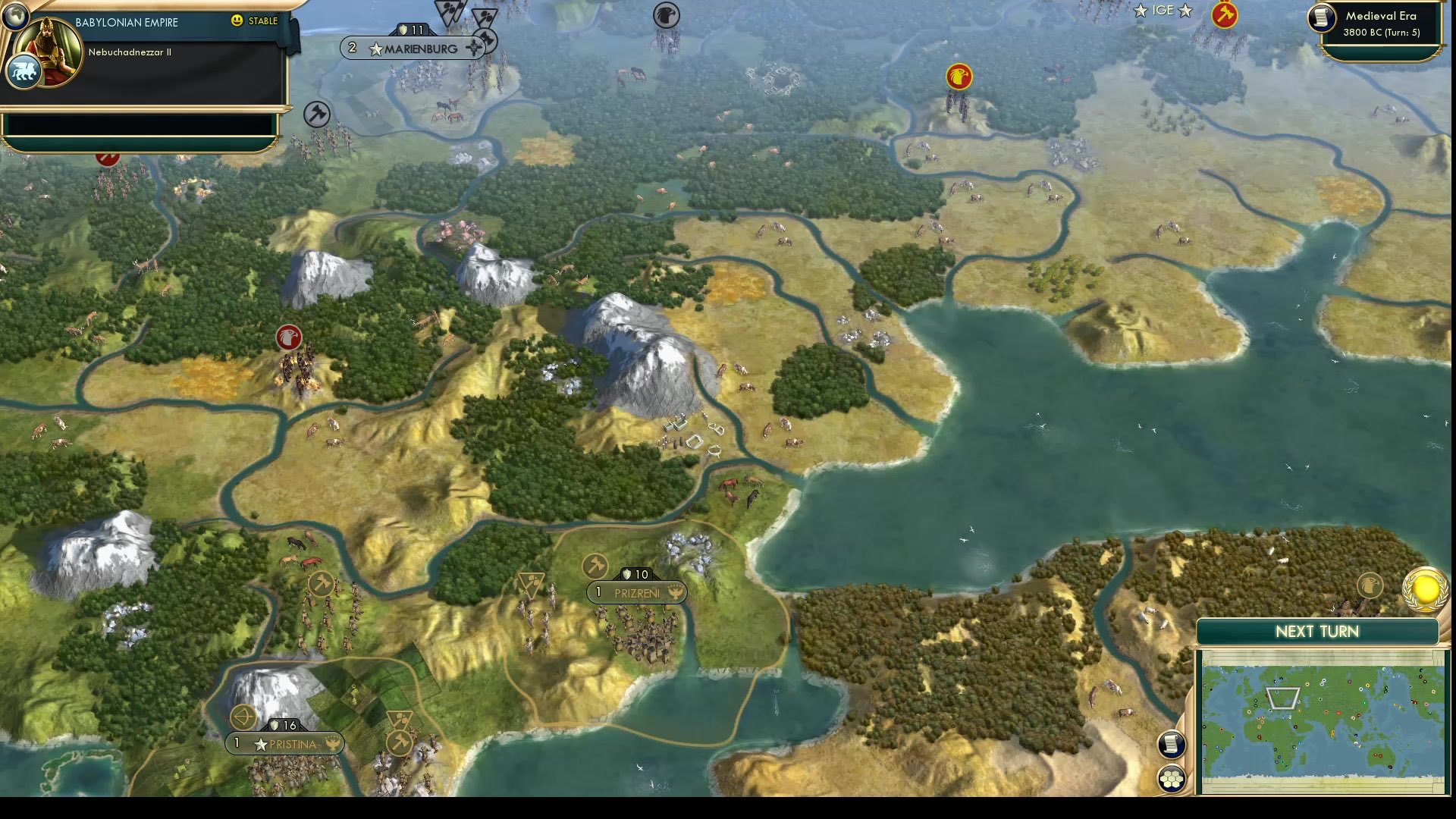Click the STABLE smiley status indicator
1456x819 pixels.
(x=237, y=21)
